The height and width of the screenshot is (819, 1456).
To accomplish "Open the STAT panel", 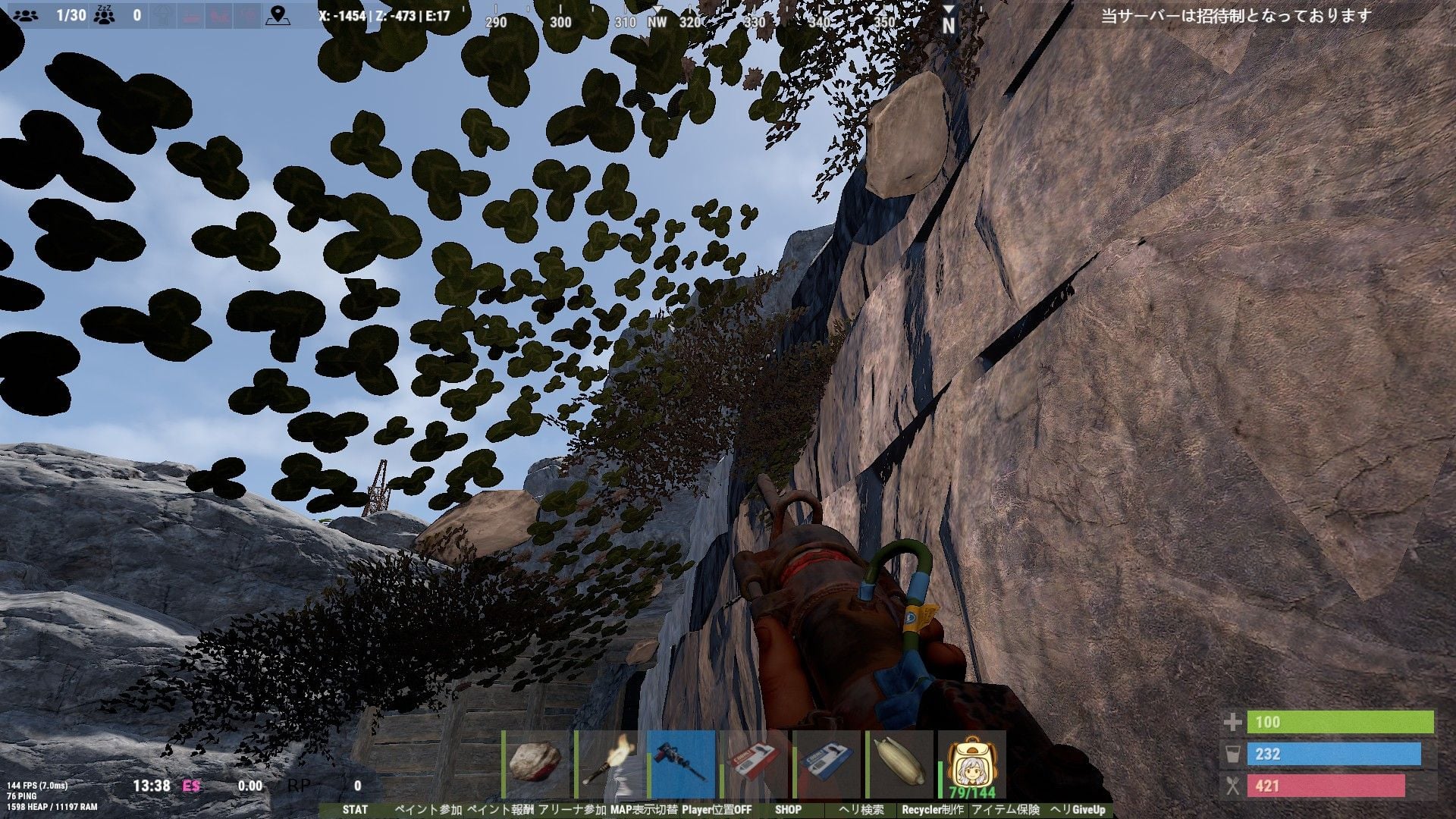I will tap(355, 810).
